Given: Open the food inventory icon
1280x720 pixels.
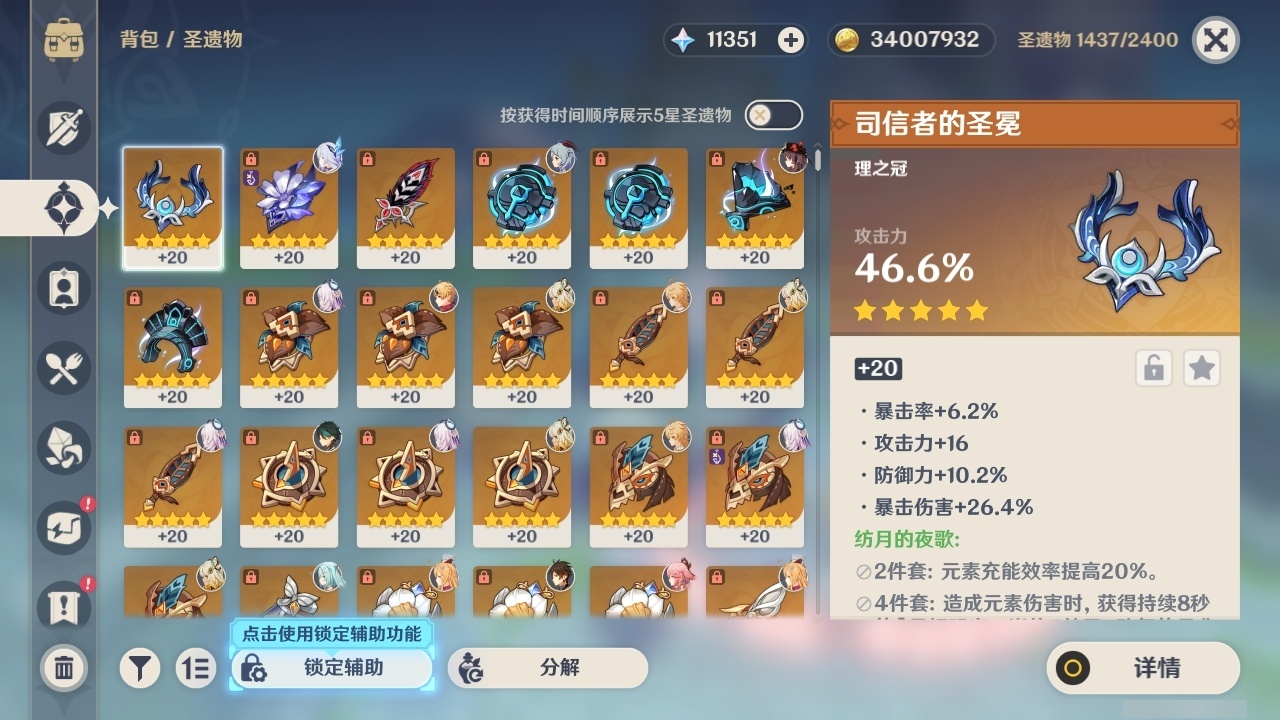Looking at the screenshot, I should tap(62, 368).
